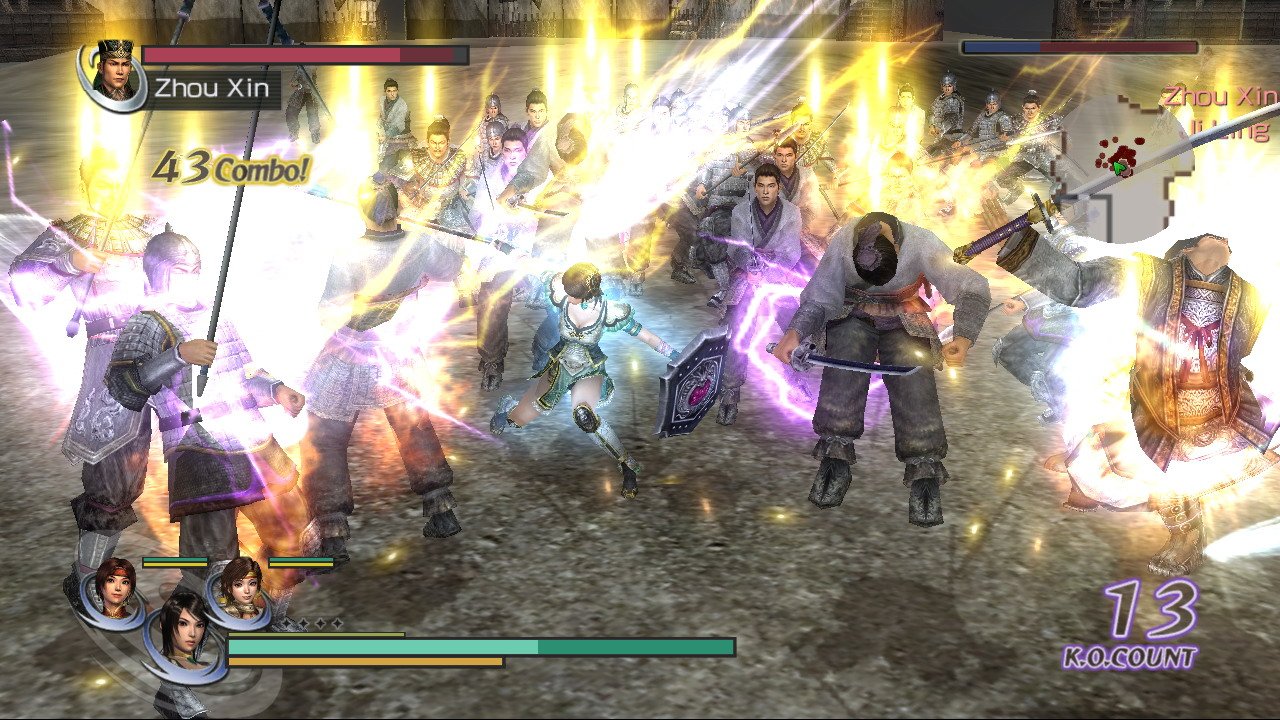Click the first star rank indicator

click(286, 622)
